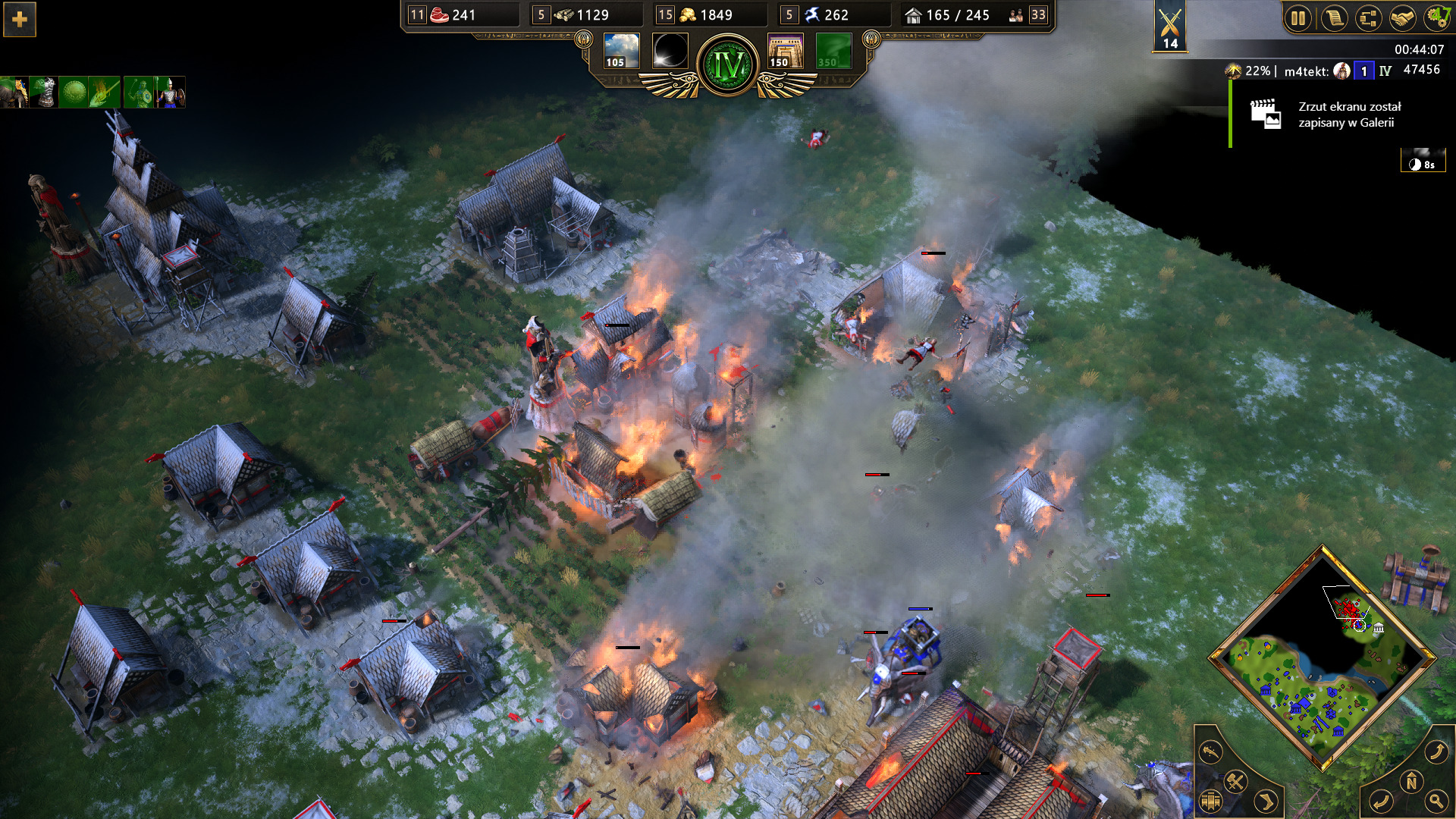The height and width of the screenshot is (819, 1456).
Task: Toggle the minimap flare signal button
Action: [x=1211, y=751]
